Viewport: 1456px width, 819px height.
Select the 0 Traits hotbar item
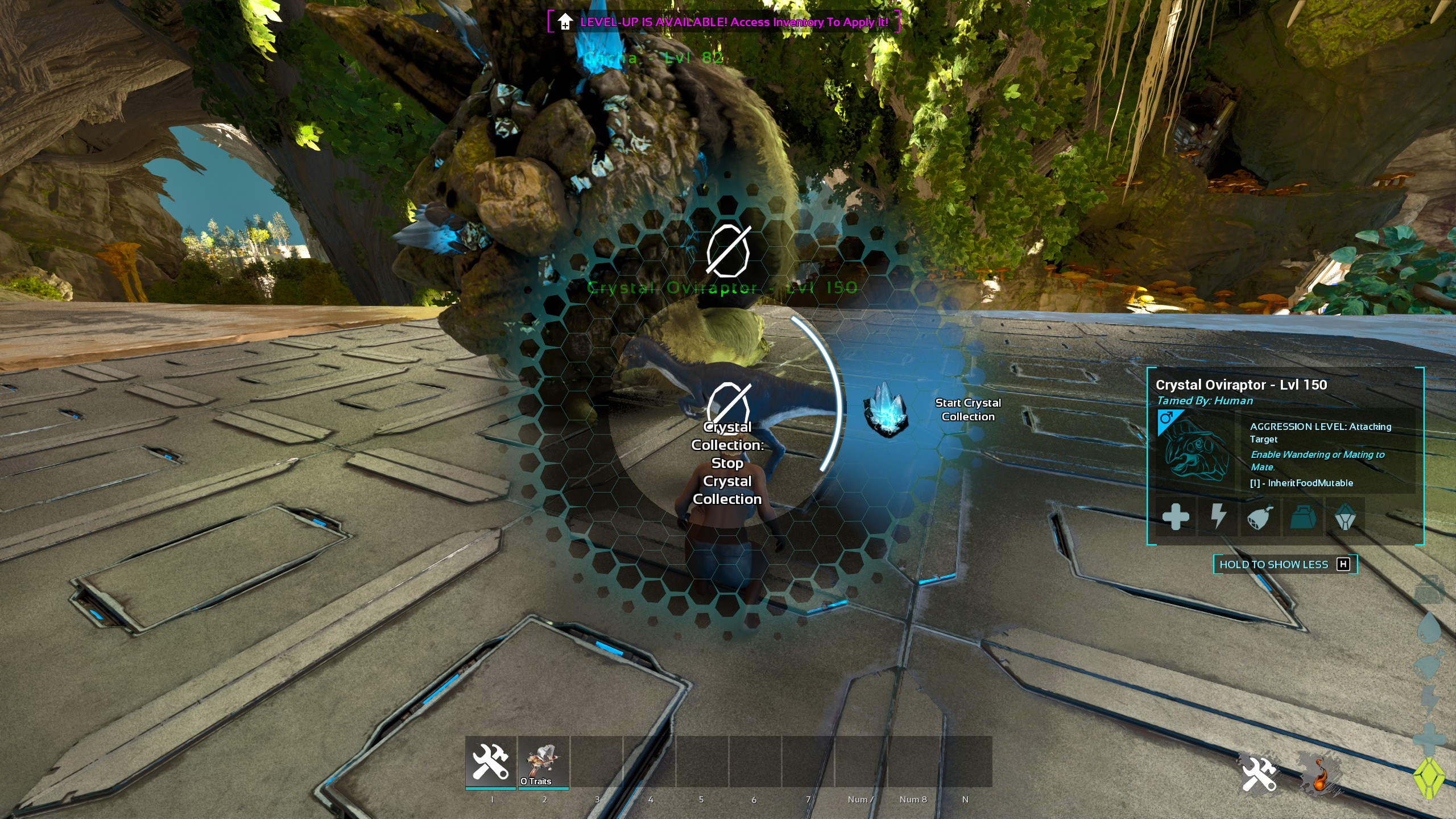543,762
